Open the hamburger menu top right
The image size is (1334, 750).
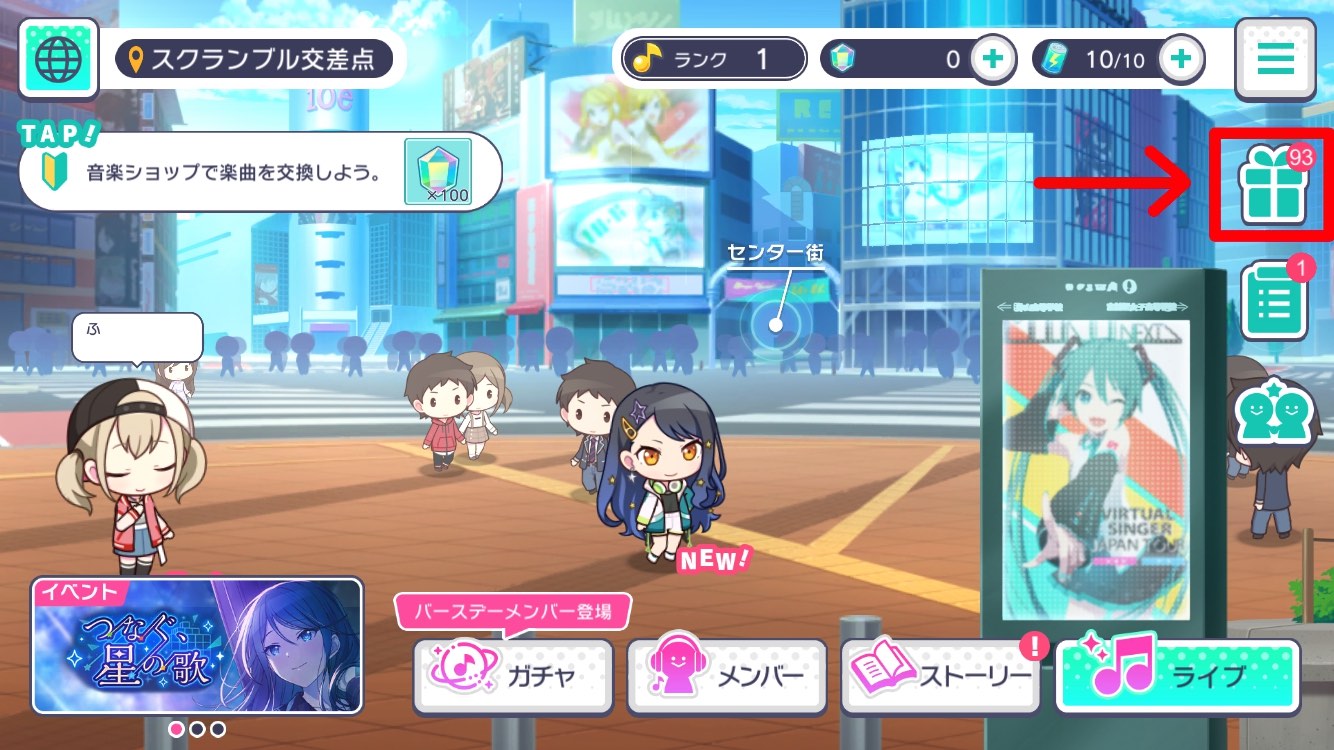(1274, 58)
